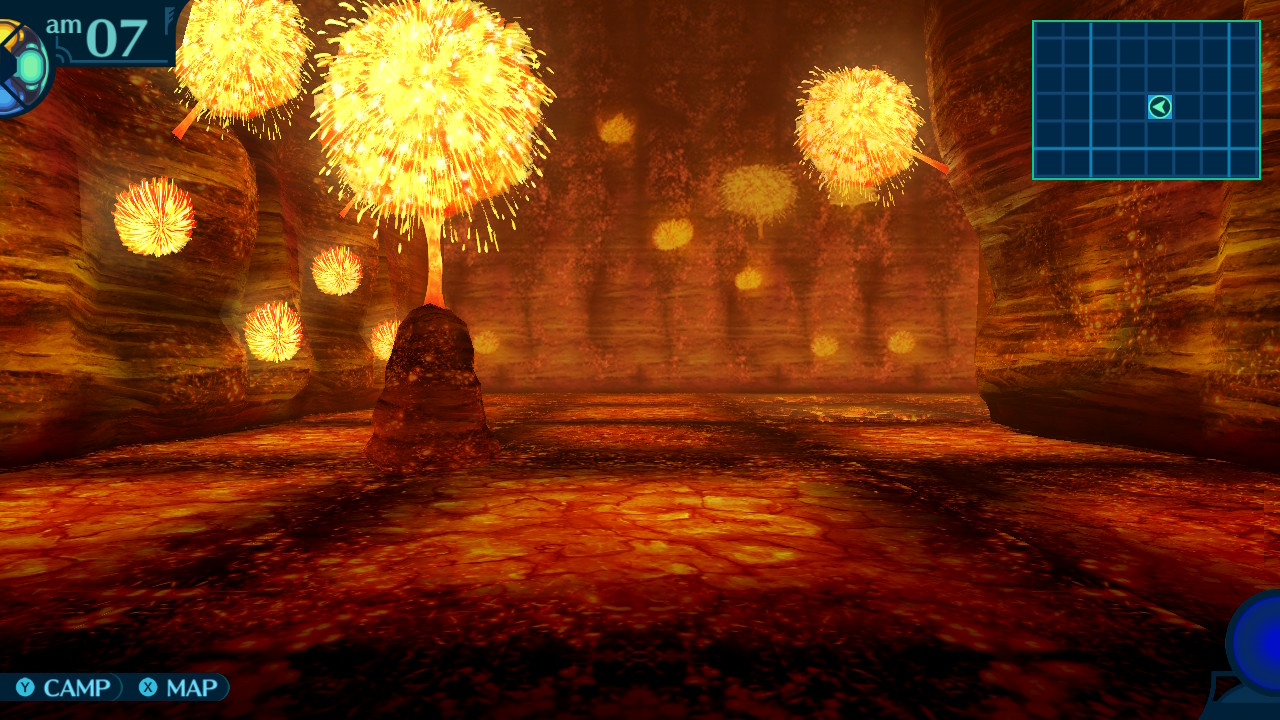The image size is (1280, 720).
Task: Click the dungeon minimap grid
Action: pos(1145,100)
